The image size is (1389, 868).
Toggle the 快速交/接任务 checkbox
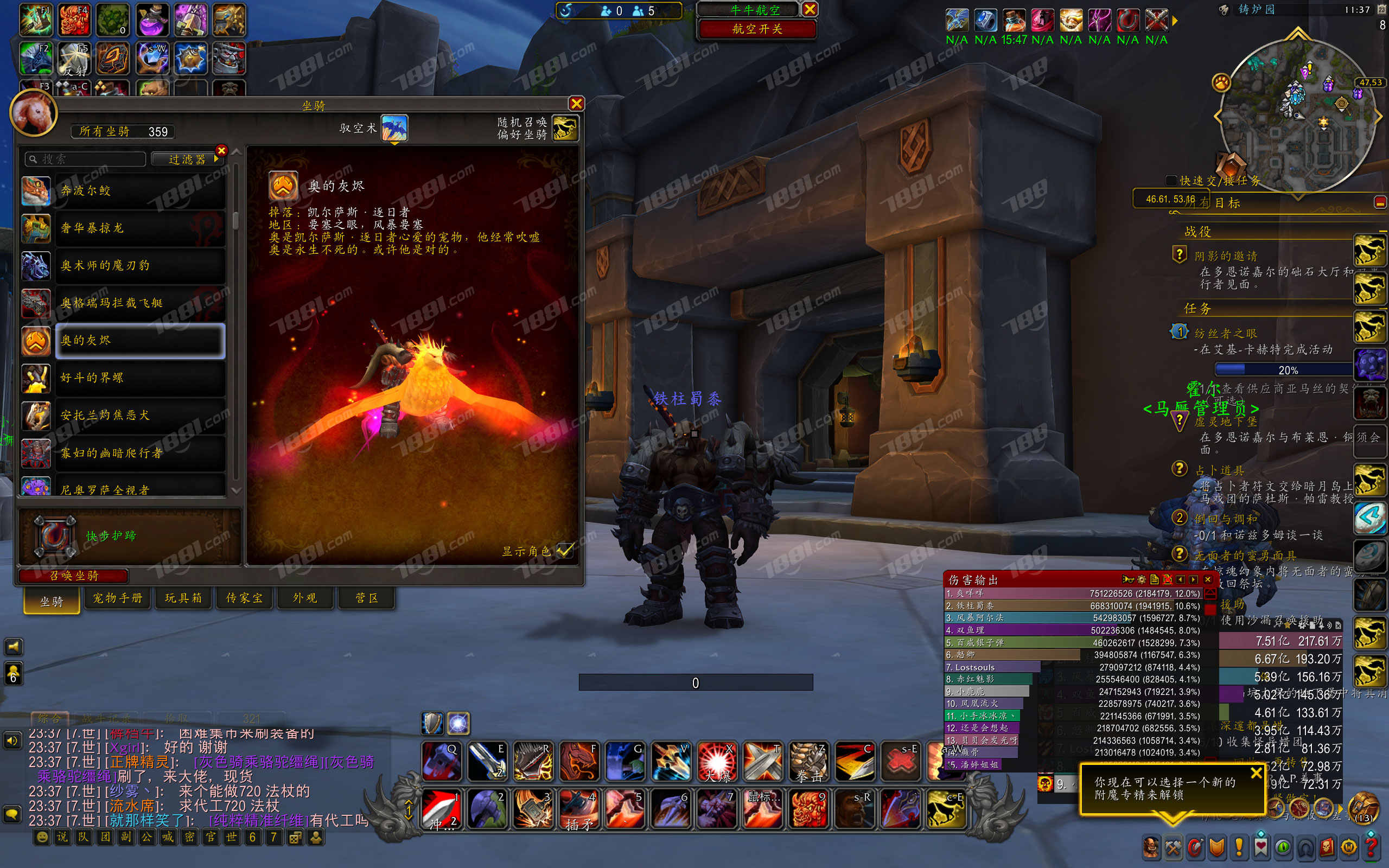pos(1171,180)
